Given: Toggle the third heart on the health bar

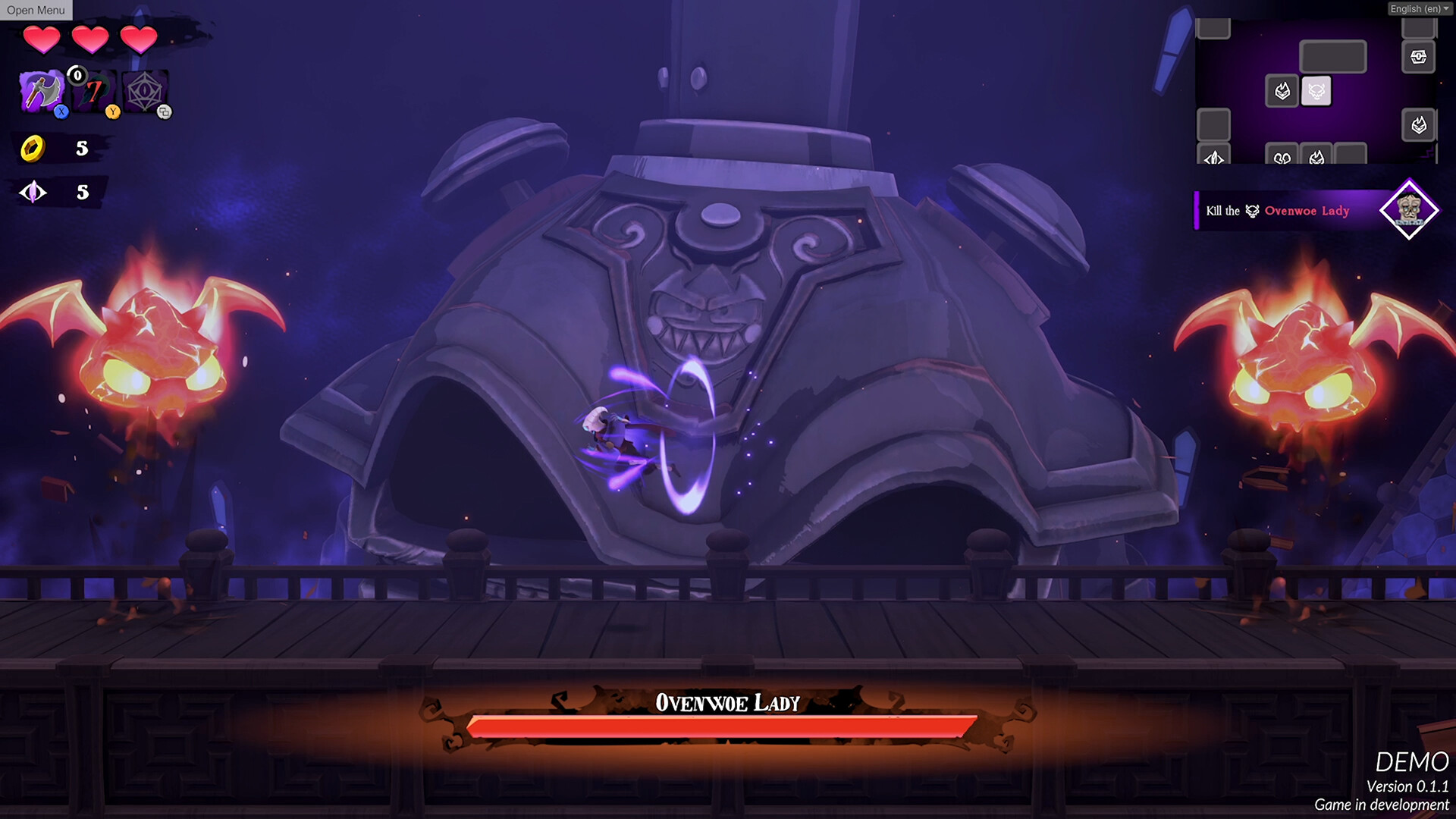Looking at the screenshot, I should [138, 39].
